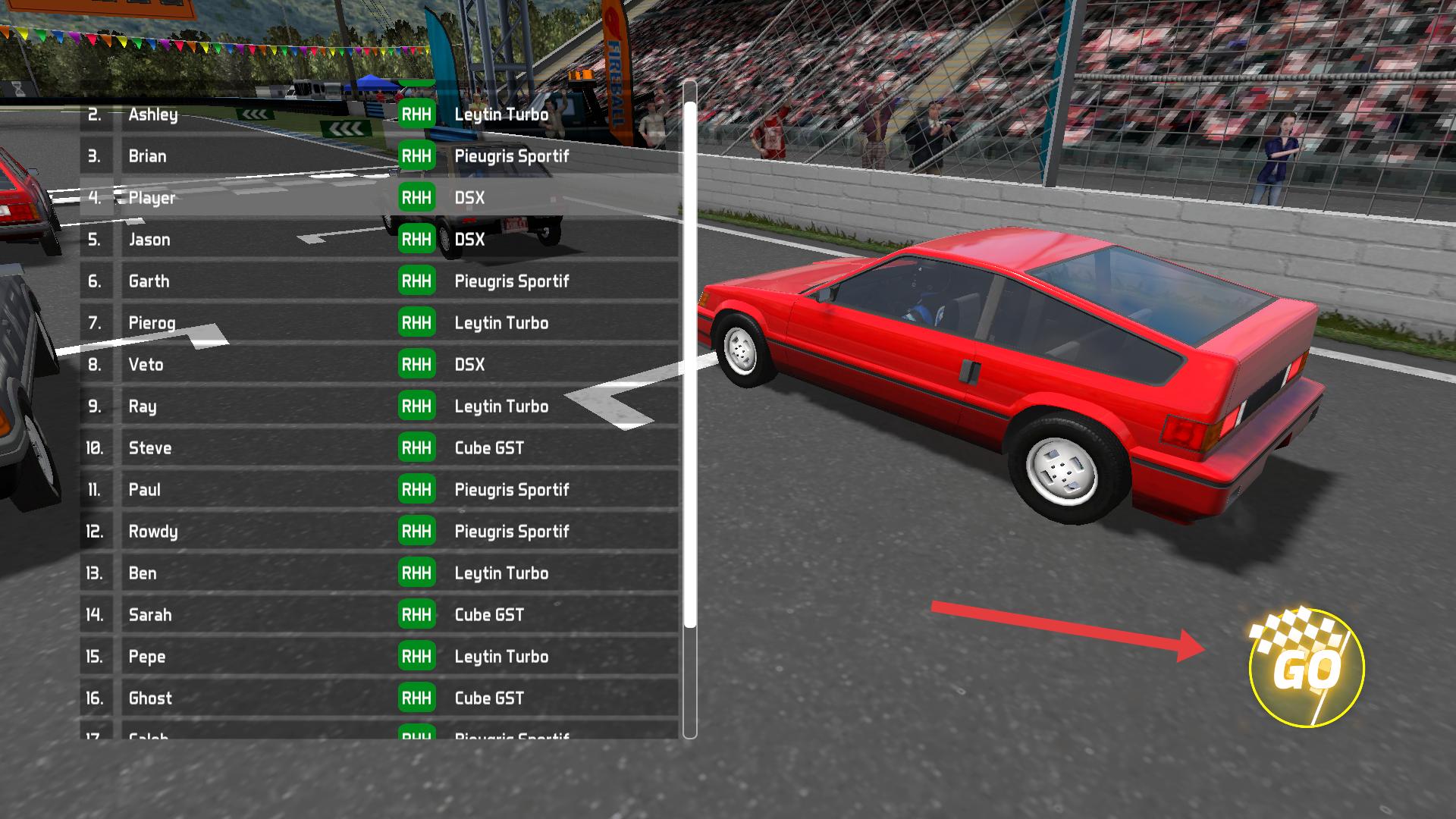Choose Pierog's Leytin Turbo entry
Viewport: 1456px width, 819px height.
pos(379,323)
